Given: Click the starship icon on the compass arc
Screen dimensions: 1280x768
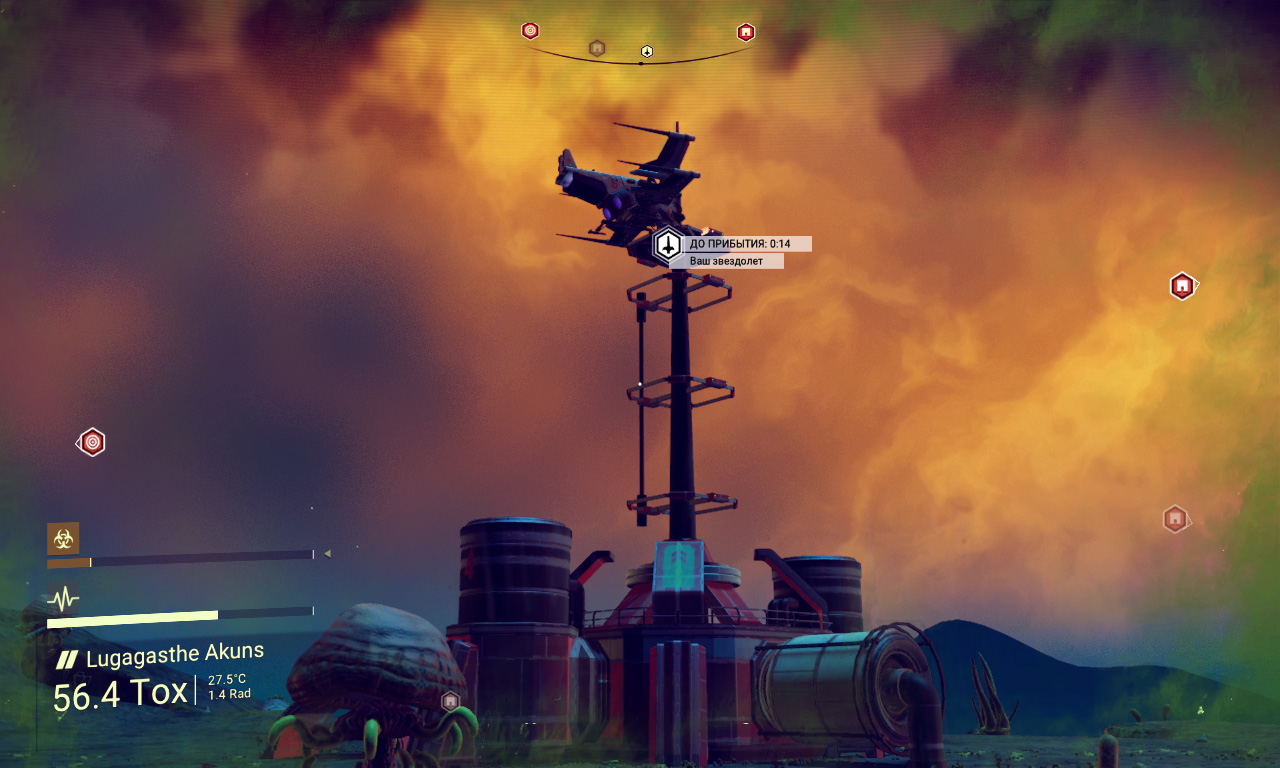Looking at the screenshot, I should pos(647,51).
